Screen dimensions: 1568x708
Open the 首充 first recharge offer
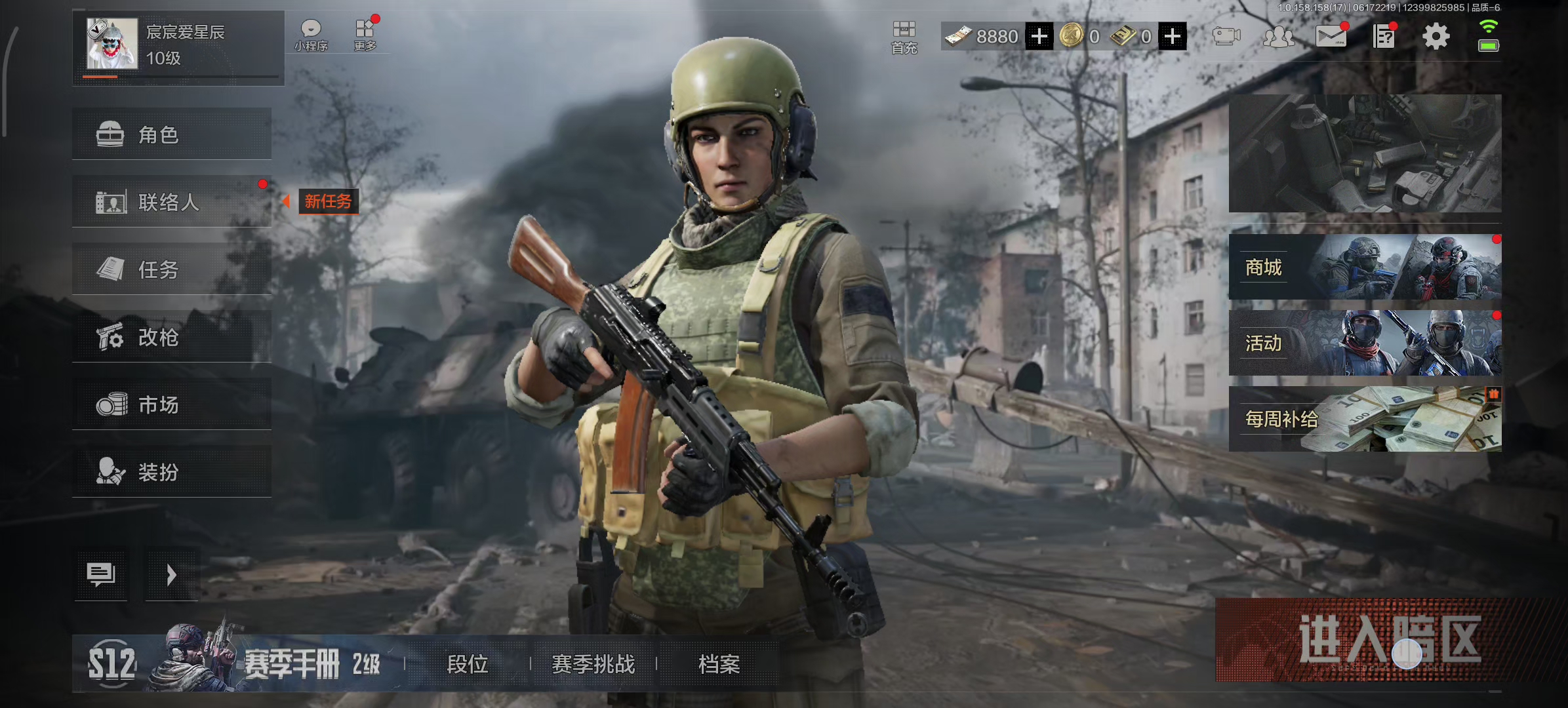point(904,37)
